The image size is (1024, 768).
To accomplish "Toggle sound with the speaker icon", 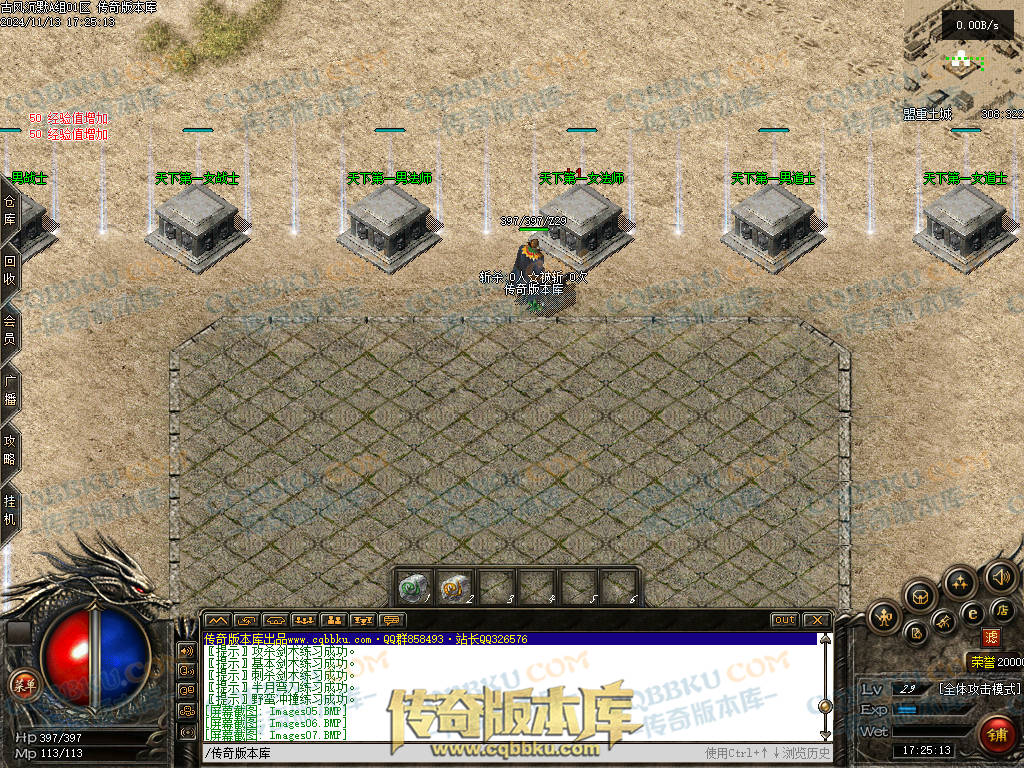I will [999, 576].
